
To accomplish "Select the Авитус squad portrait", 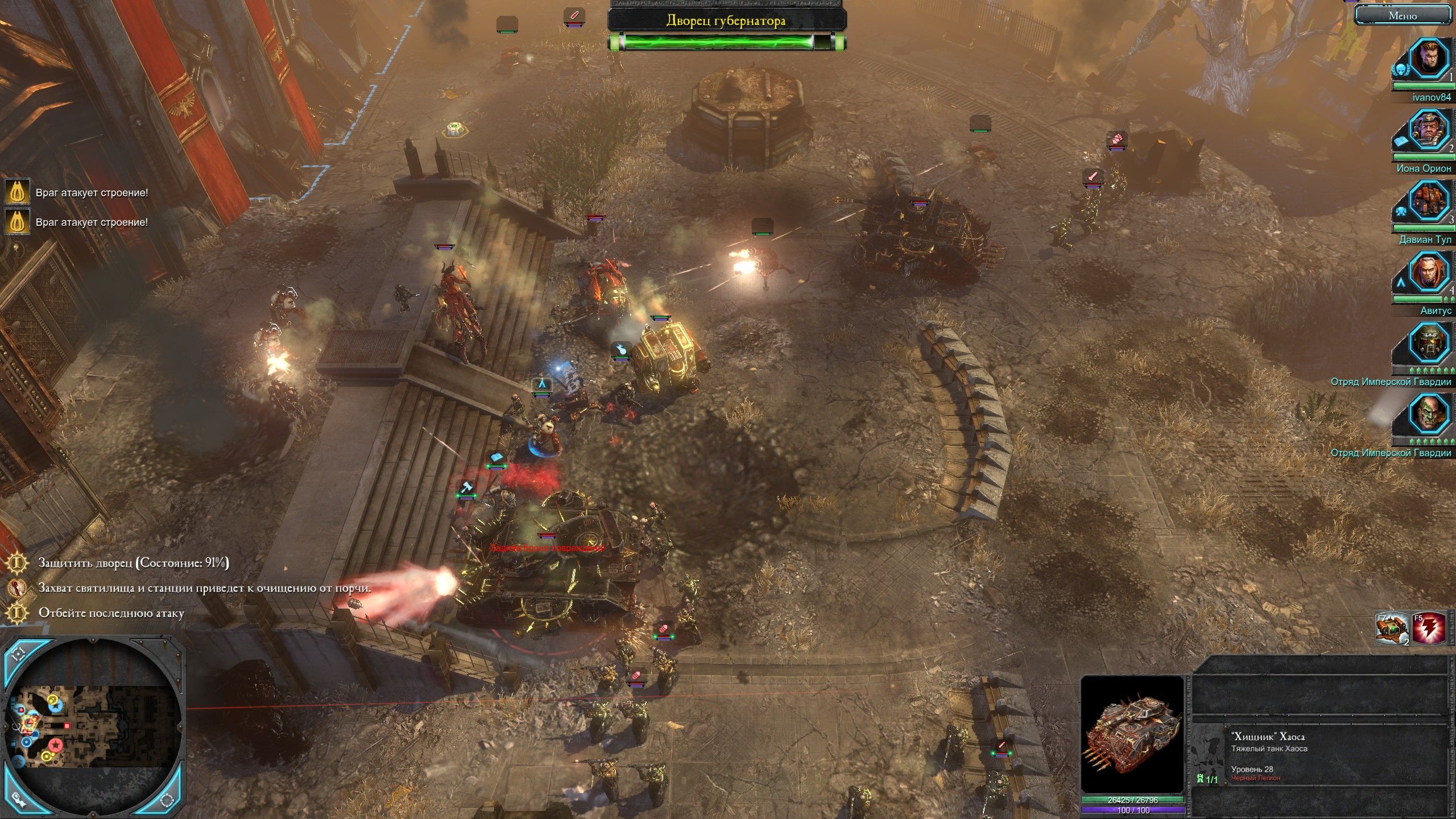I will click(1428, 273).
